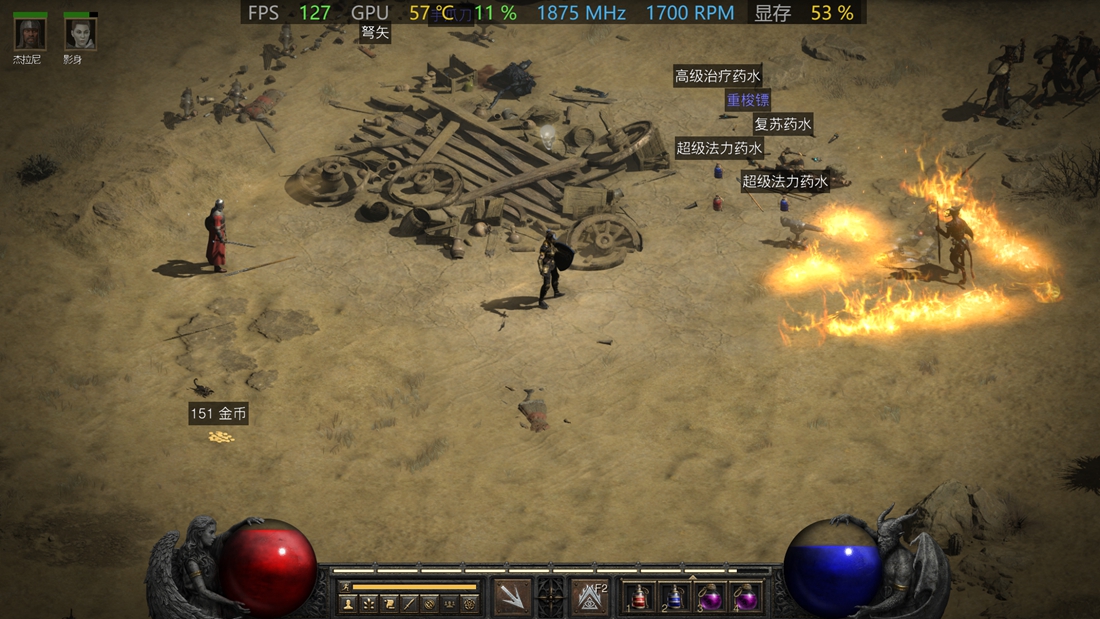This screenshot has width=1100, height=619.
Task: Drink the purple potion in belt slot 4
Action: click(x=745, y=598)
